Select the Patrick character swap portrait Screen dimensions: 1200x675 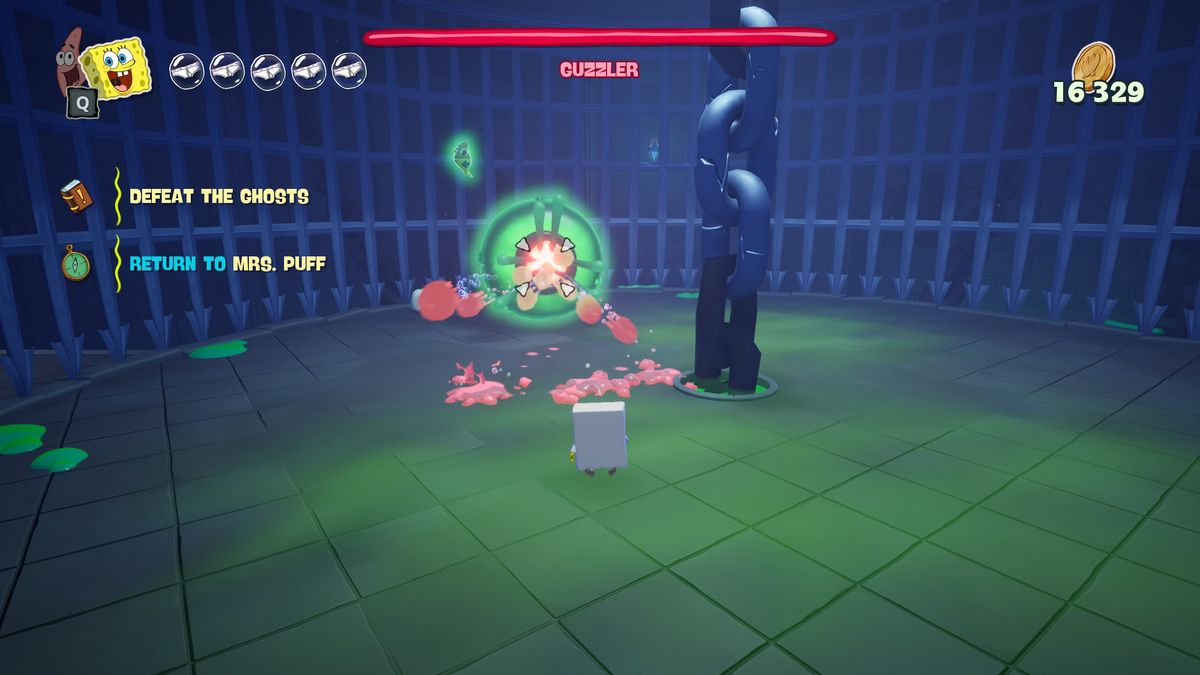69,57
